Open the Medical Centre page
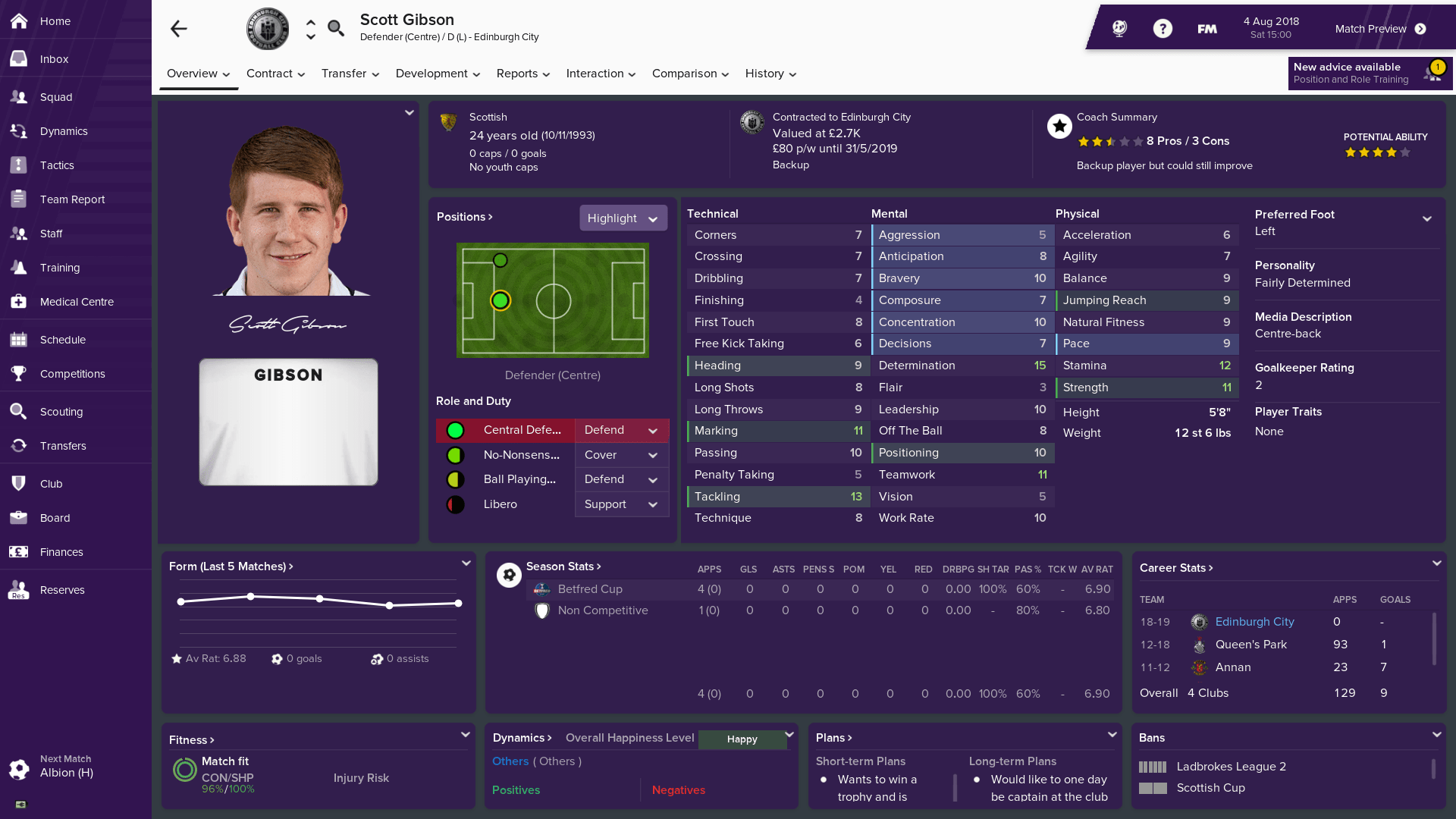 pos(77,302)
